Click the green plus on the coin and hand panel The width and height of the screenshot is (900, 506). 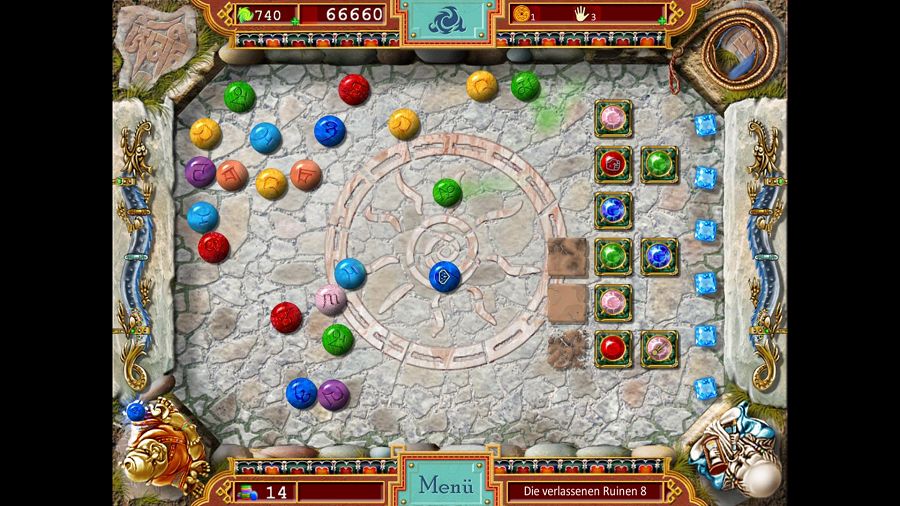pyautogui.click(x=663, y=18)
